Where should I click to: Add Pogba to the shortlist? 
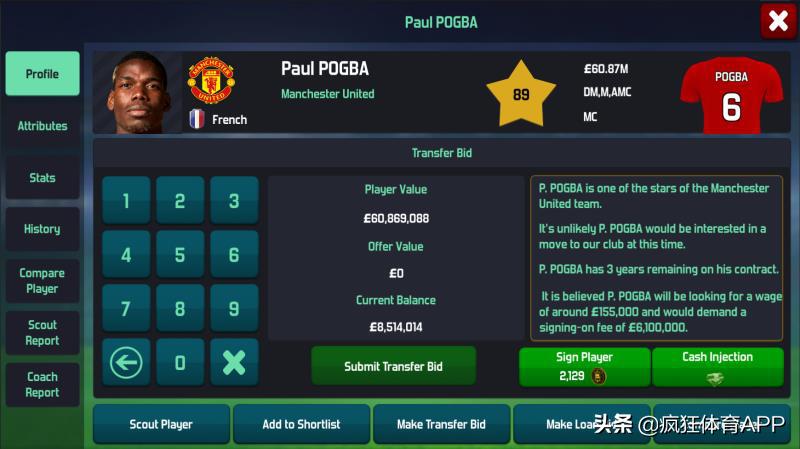pos(301,424)
